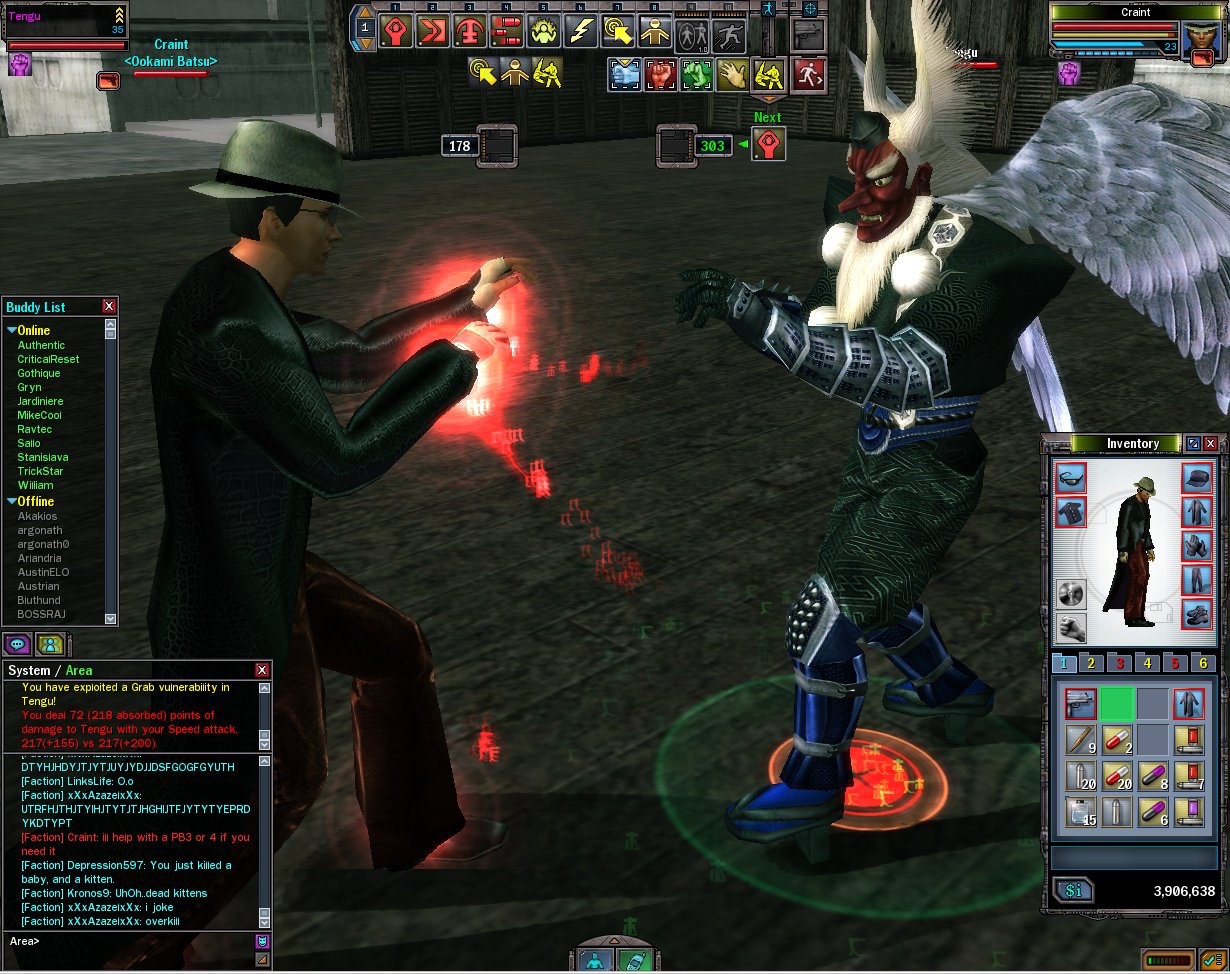Close the Inventory window
This screenshot has height=974, width=1230.
[1211, 443]
